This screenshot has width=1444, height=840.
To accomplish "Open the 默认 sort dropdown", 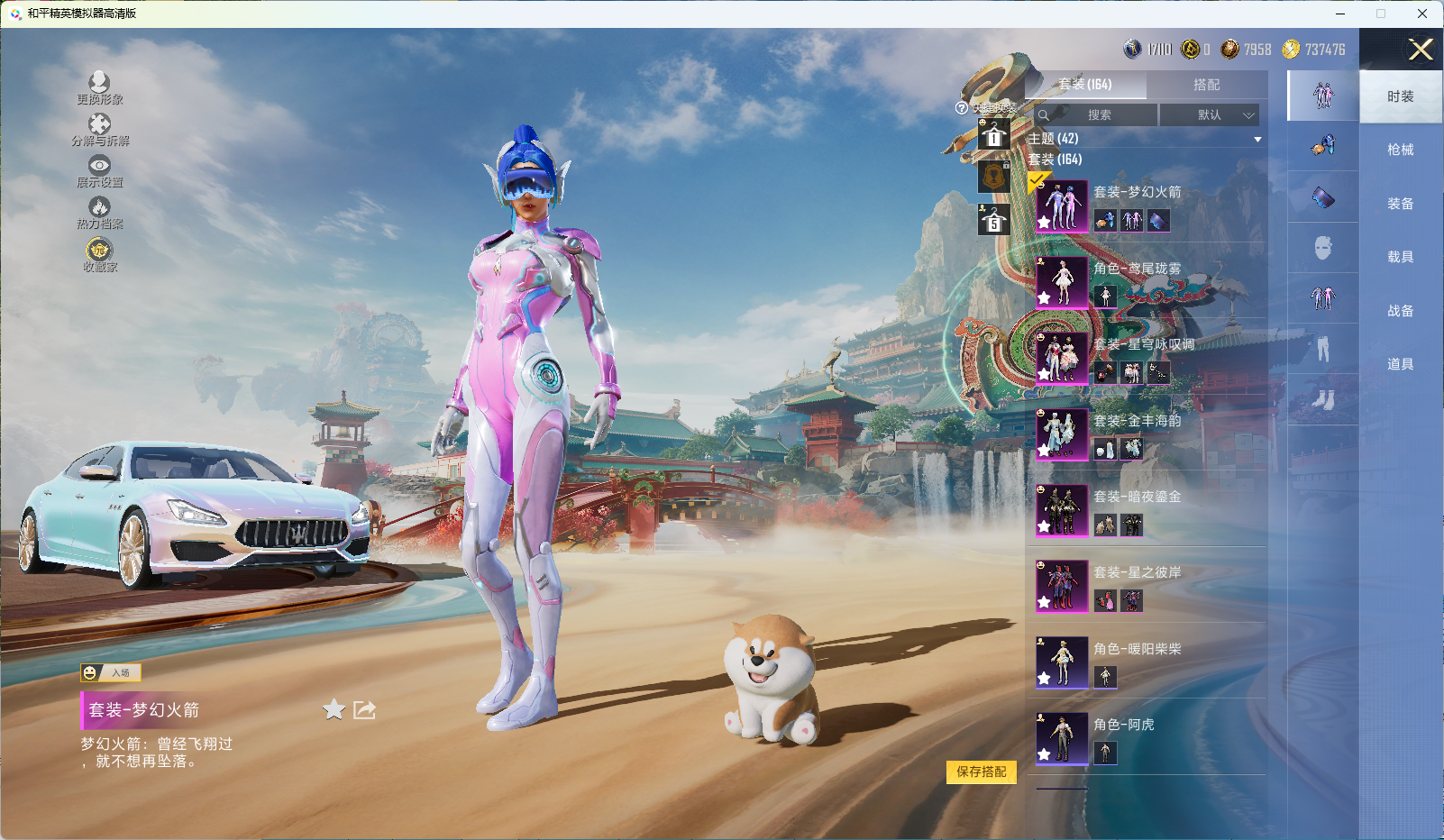I will [1209, 115].
